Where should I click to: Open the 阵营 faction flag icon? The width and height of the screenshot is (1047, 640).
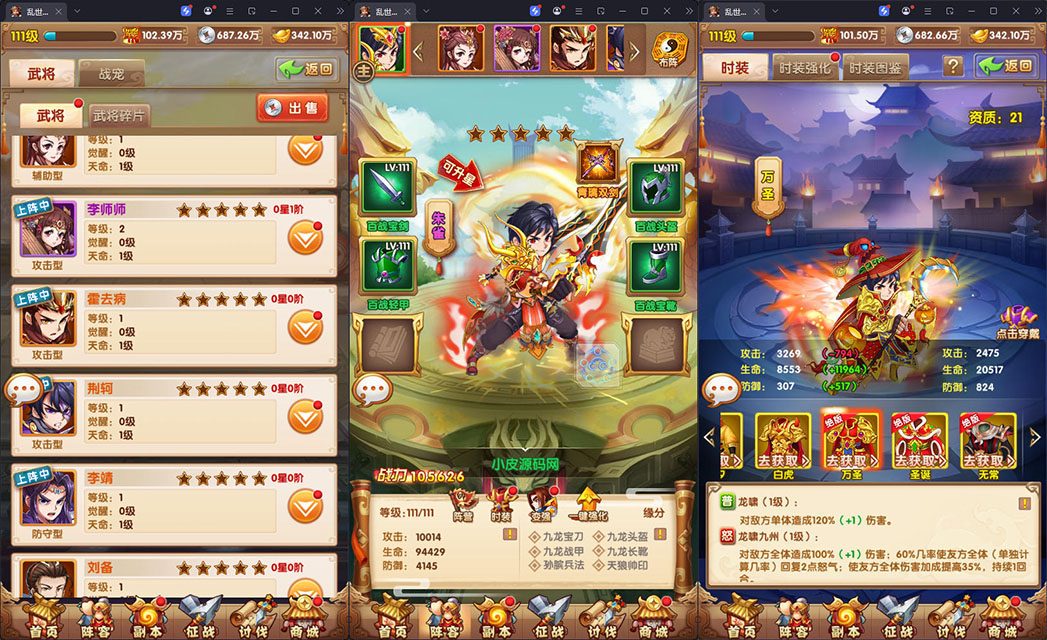462,503
